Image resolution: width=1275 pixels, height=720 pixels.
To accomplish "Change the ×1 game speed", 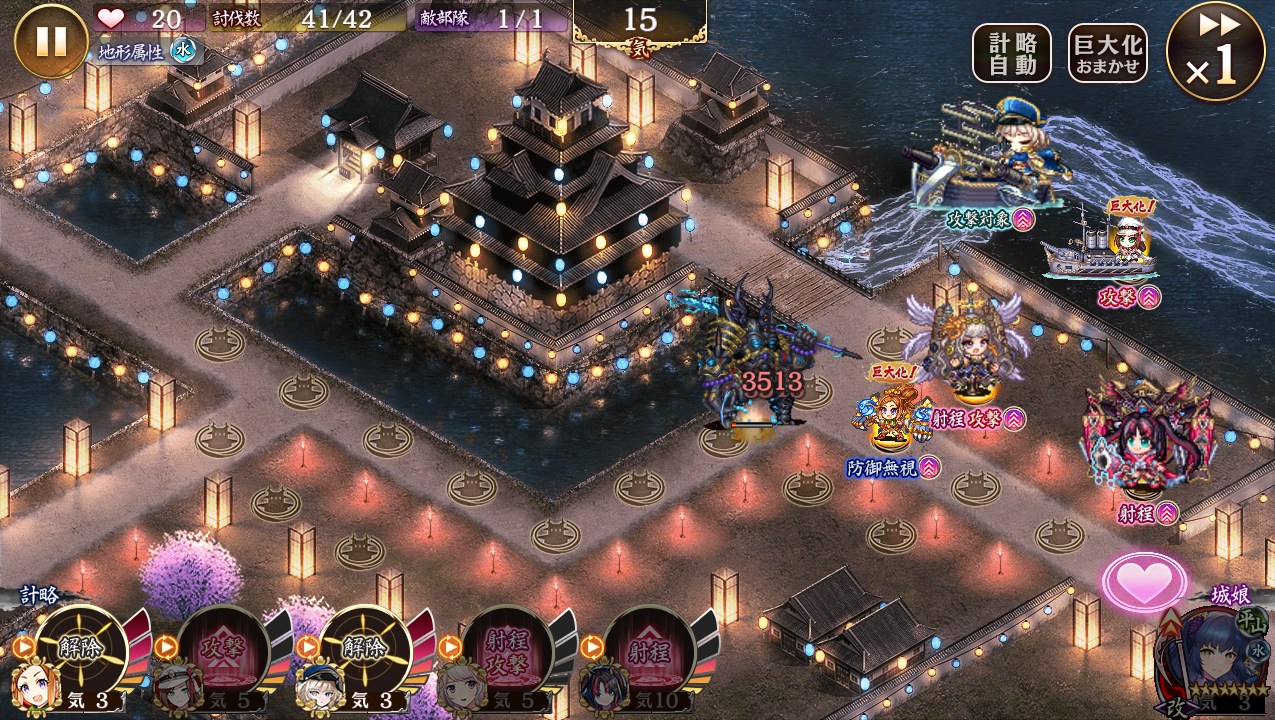I will (x=1215, y=51).
